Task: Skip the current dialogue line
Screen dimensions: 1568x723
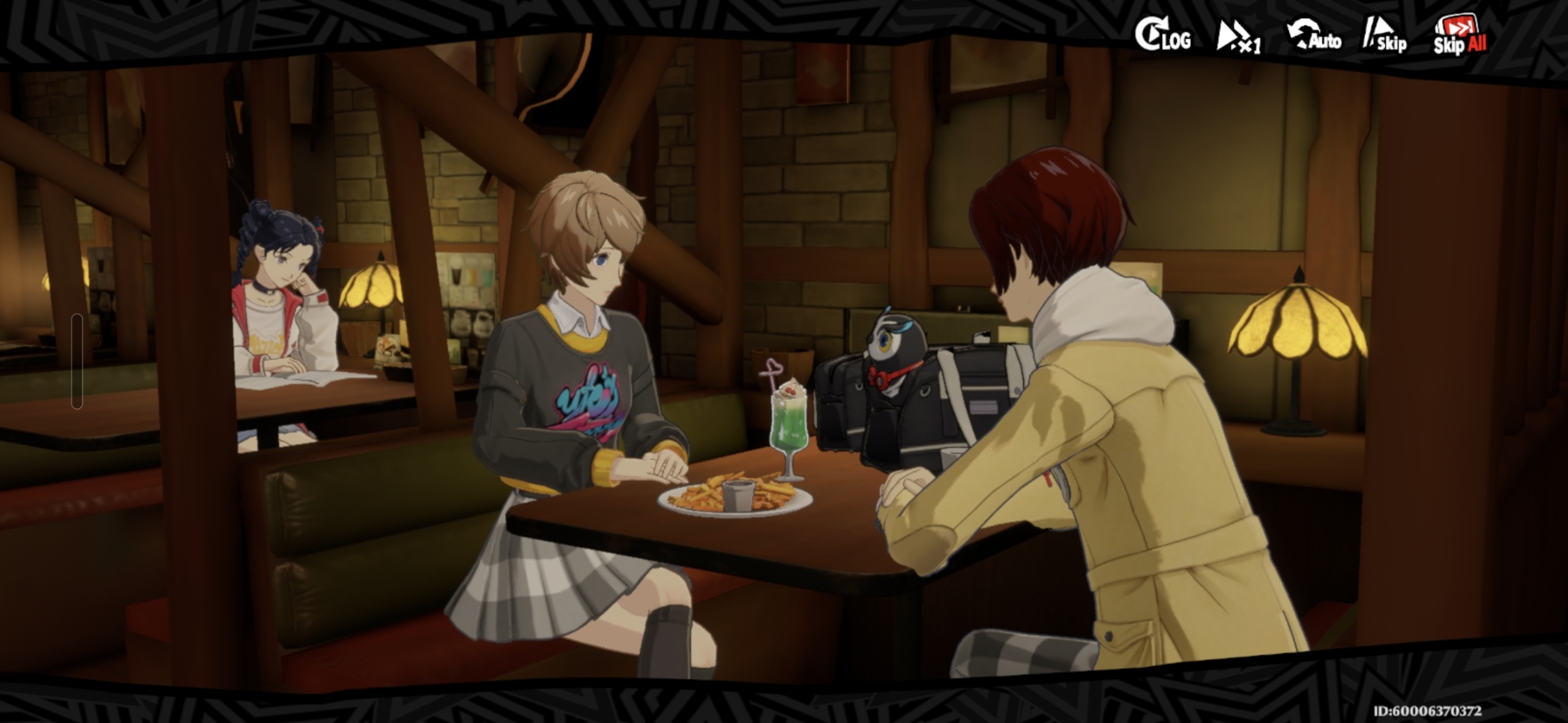Action: [1385, 37]
